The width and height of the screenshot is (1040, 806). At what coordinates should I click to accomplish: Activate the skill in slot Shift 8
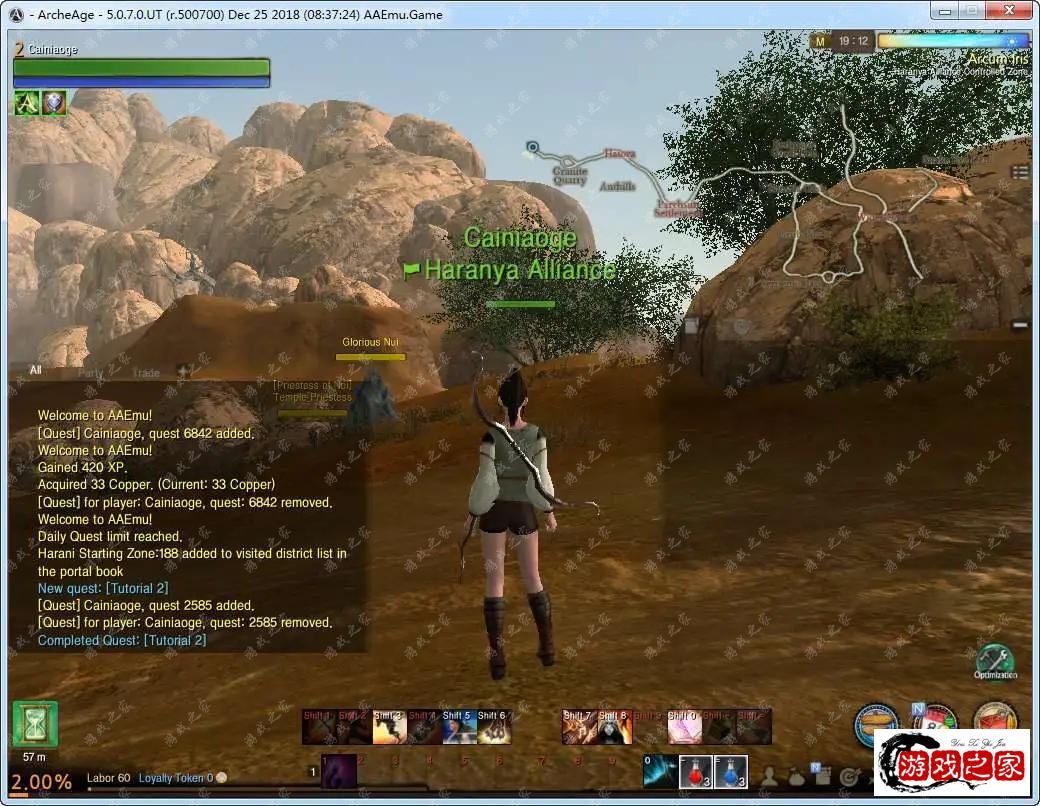614,728
